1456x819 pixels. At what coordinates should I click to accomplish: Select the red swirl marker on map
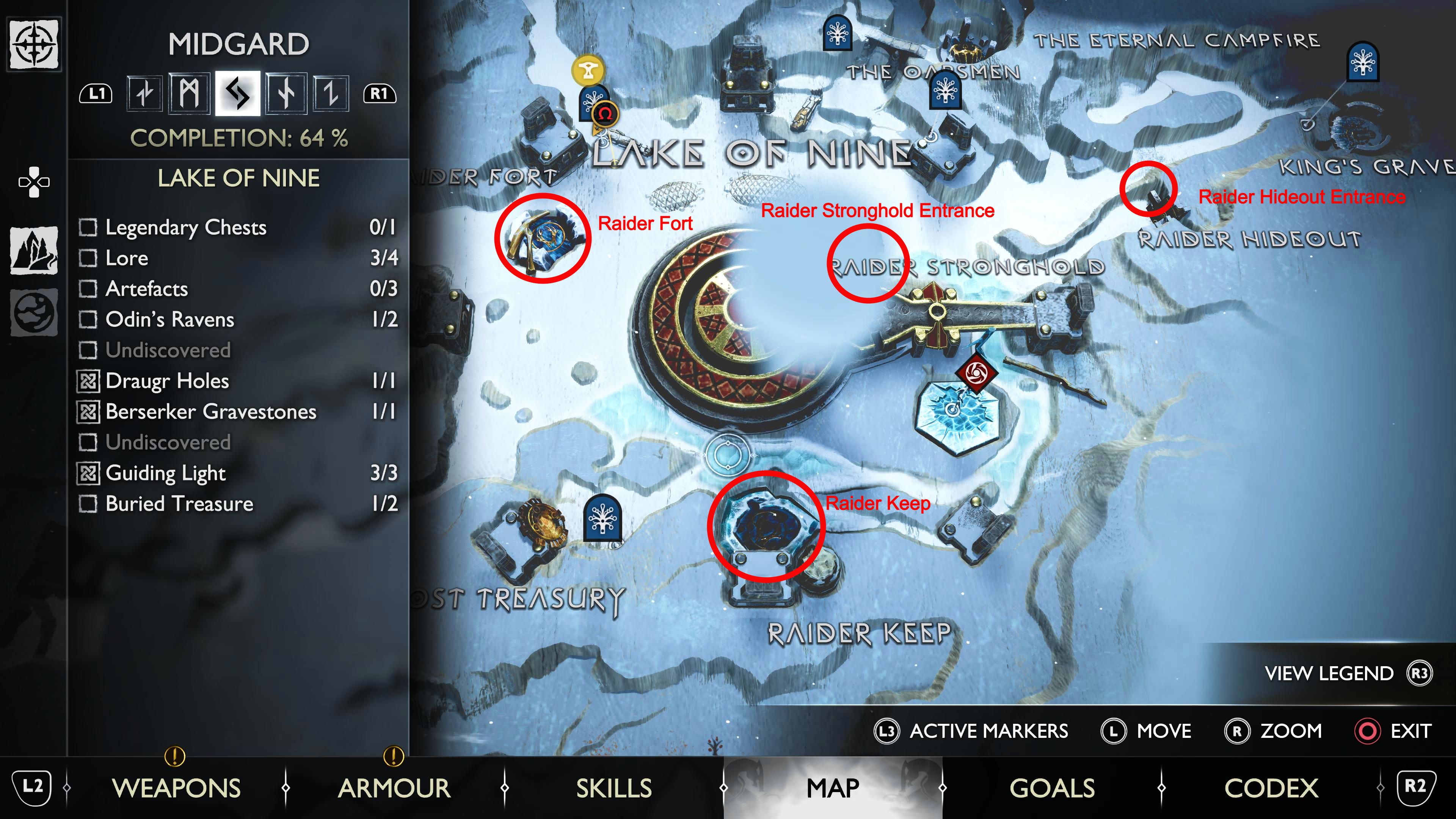point(976,373)
